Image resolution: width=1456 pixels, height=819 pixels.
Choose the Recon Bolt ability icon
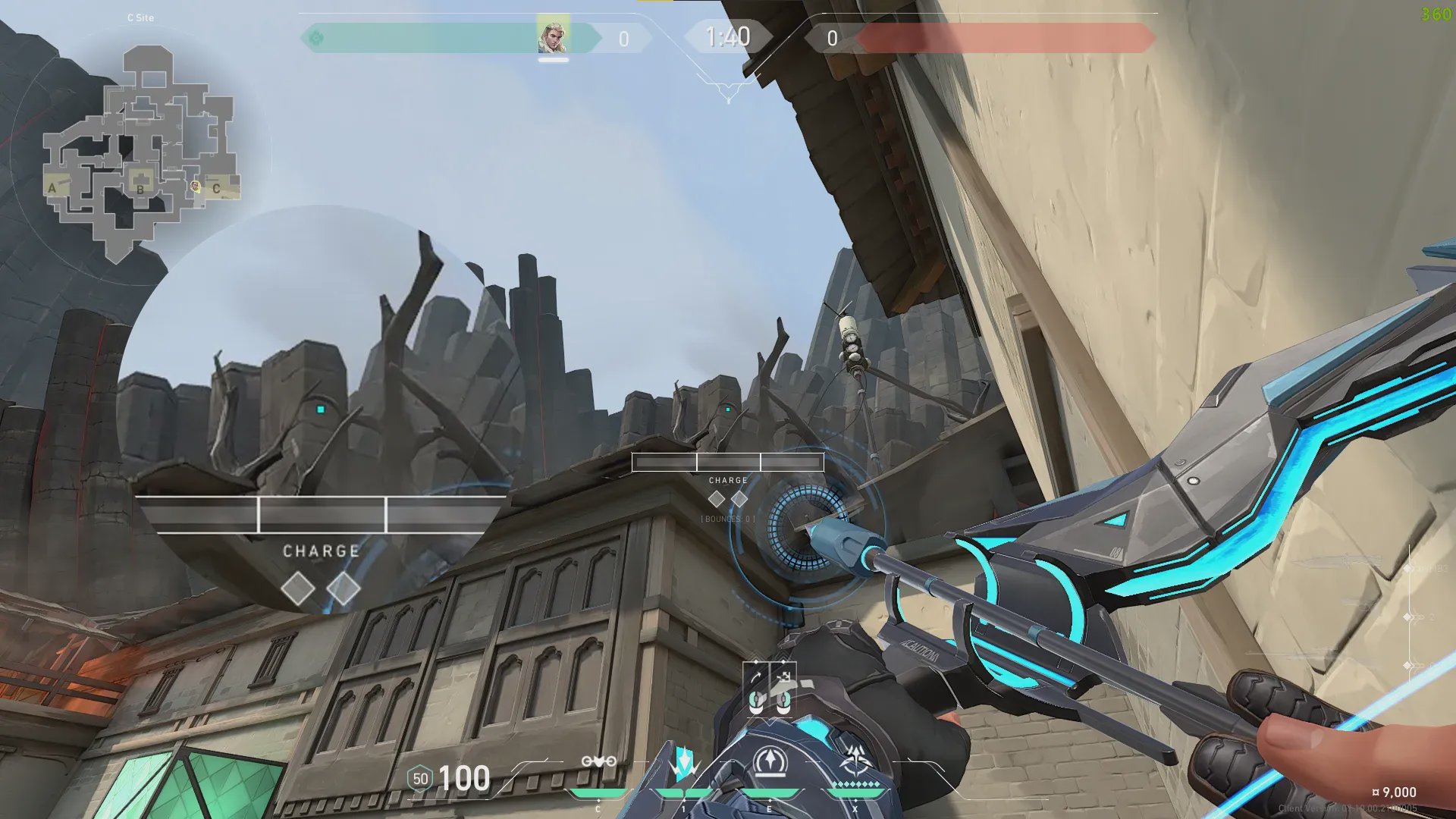point(770,762)
